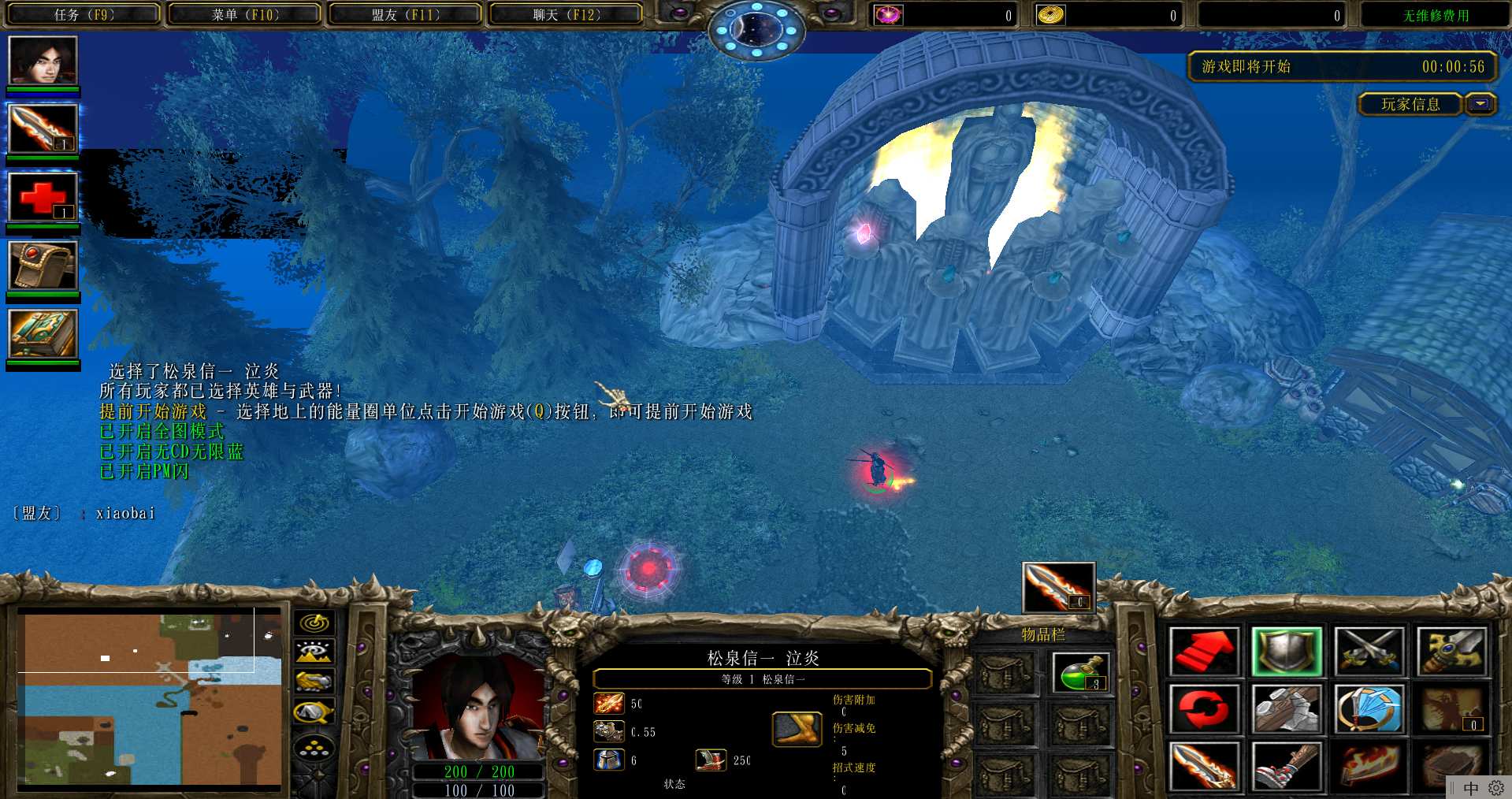
Task: Choose the shield Hold Position command
Action: tap(1286, 652)
